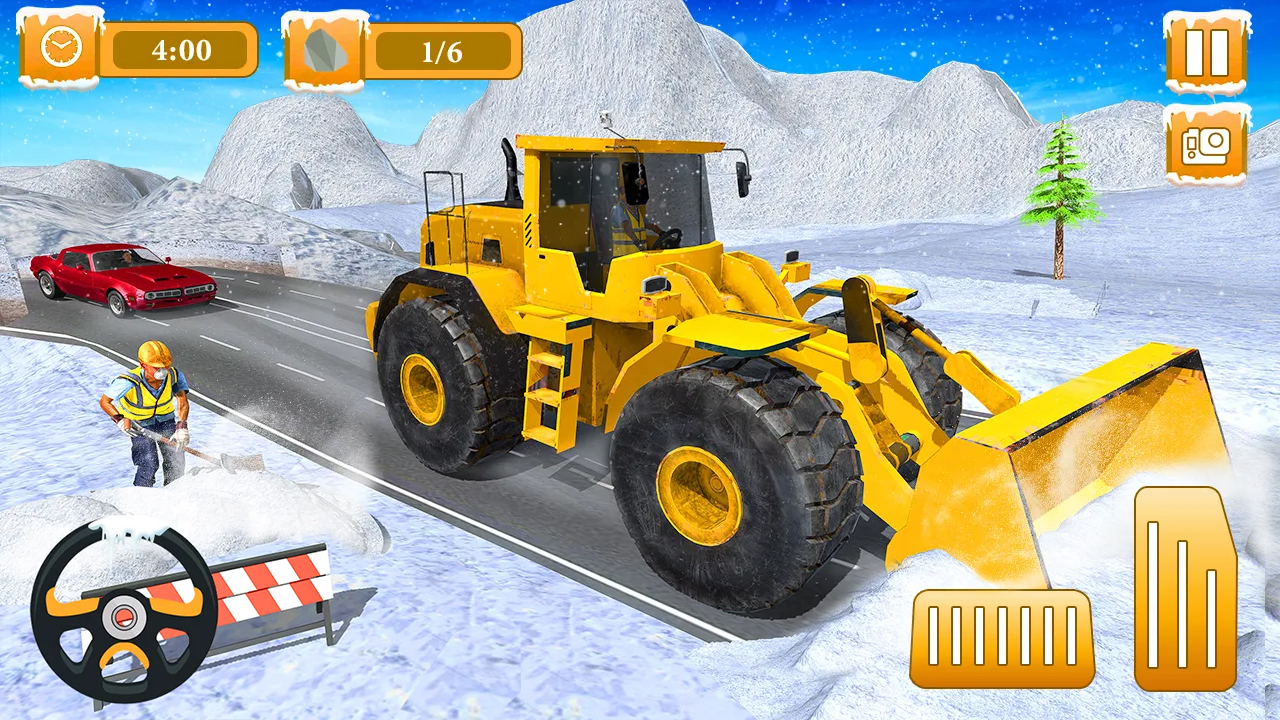1280x720 pixels.
Task: Click the horn at the steering wheel center
Action: pyautogui.click(x=123, y=617)
